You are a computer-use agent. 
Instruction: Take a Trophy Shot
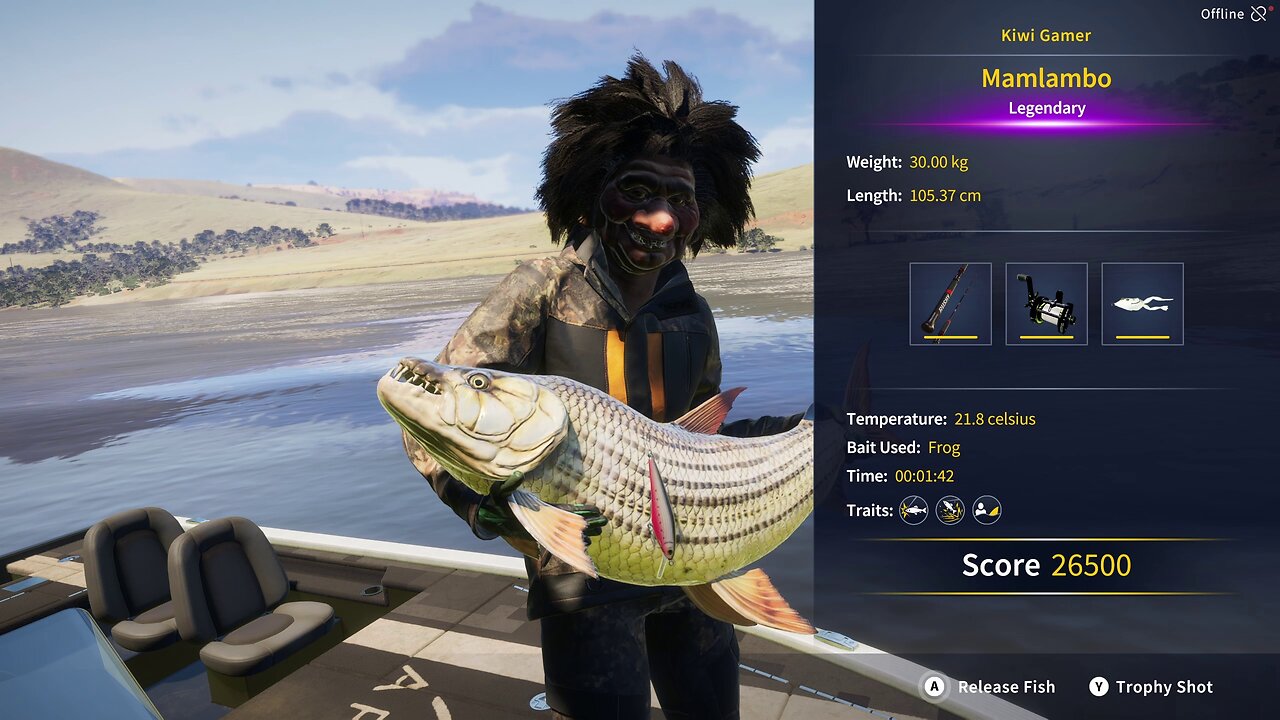click(x=1150, y=687)
